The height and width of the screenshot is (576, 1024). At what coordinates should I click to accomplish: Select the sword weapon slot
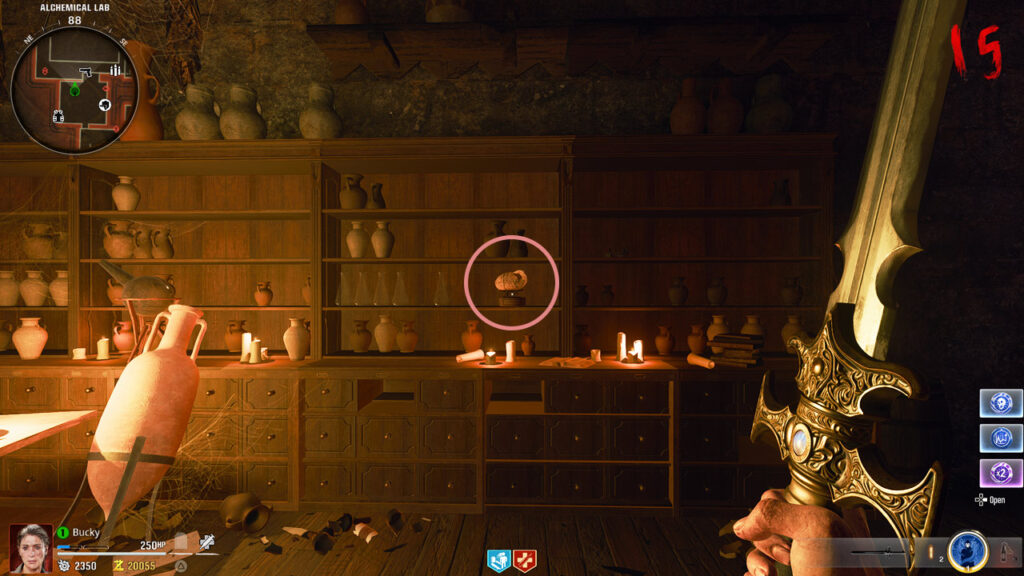(880, 552)
